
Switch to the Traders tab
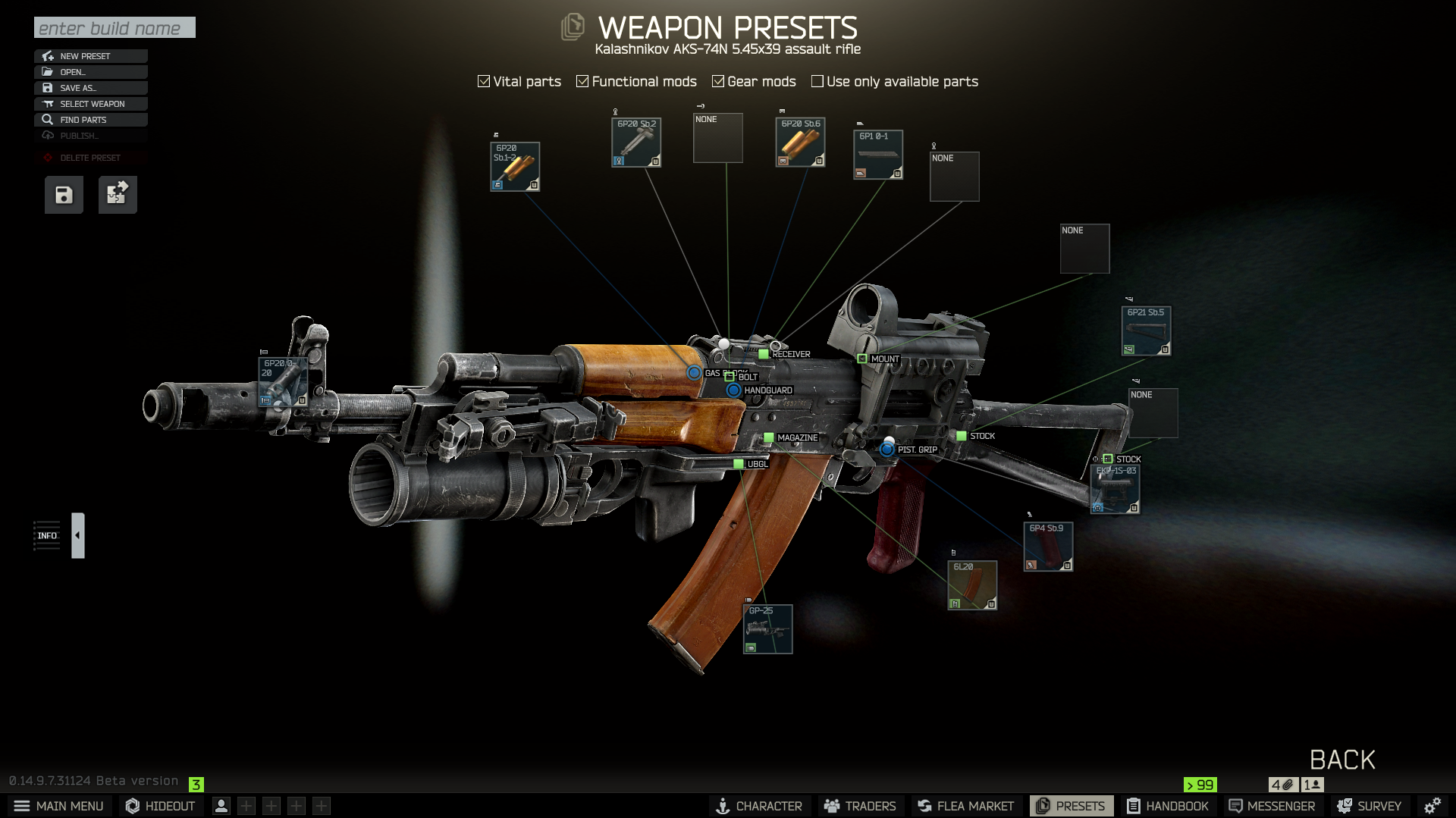click(860, 806)
